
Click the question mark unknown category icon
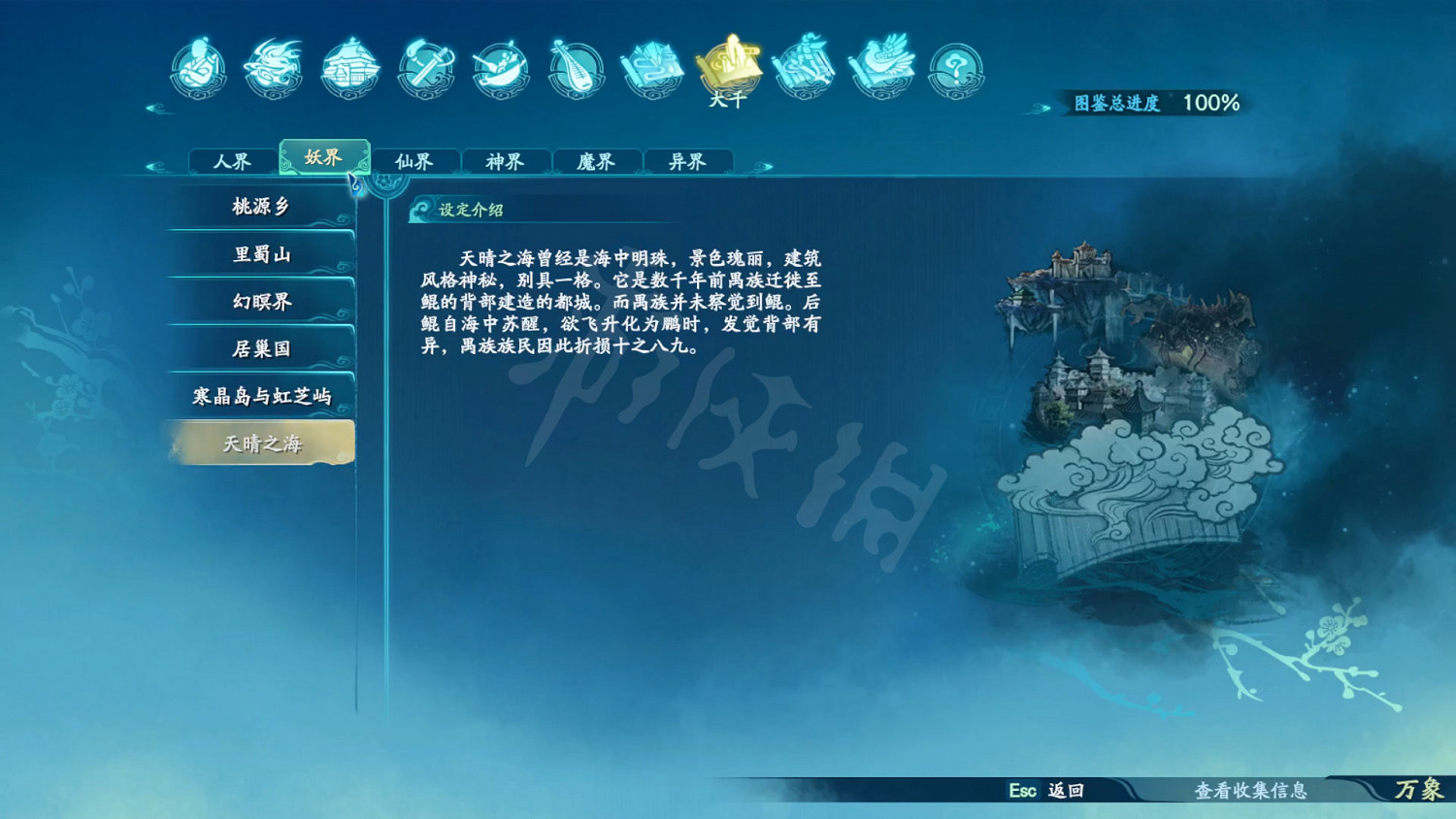pos(956,68)
